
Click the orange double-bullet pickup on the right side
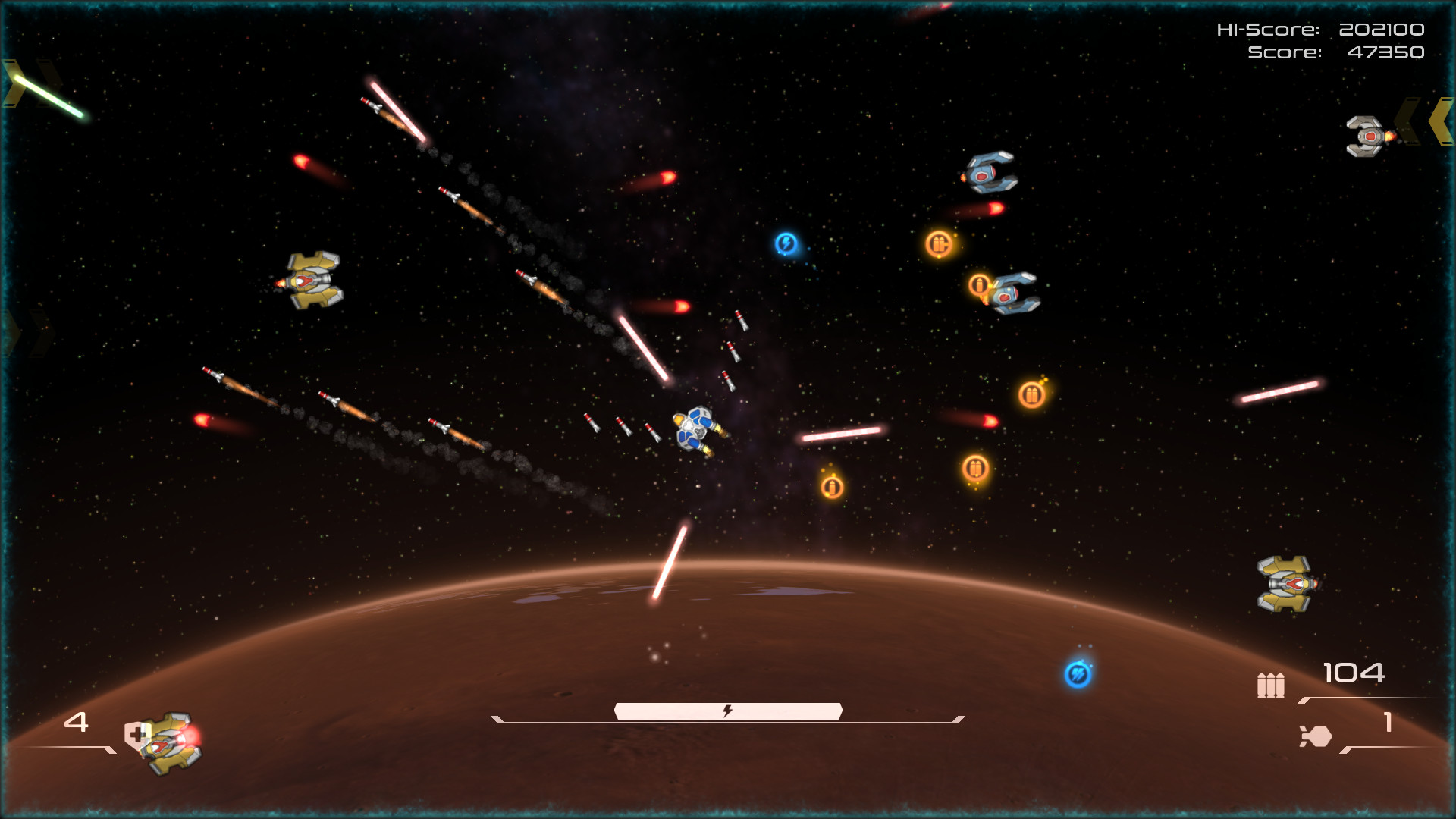[x=1032, y=395]
